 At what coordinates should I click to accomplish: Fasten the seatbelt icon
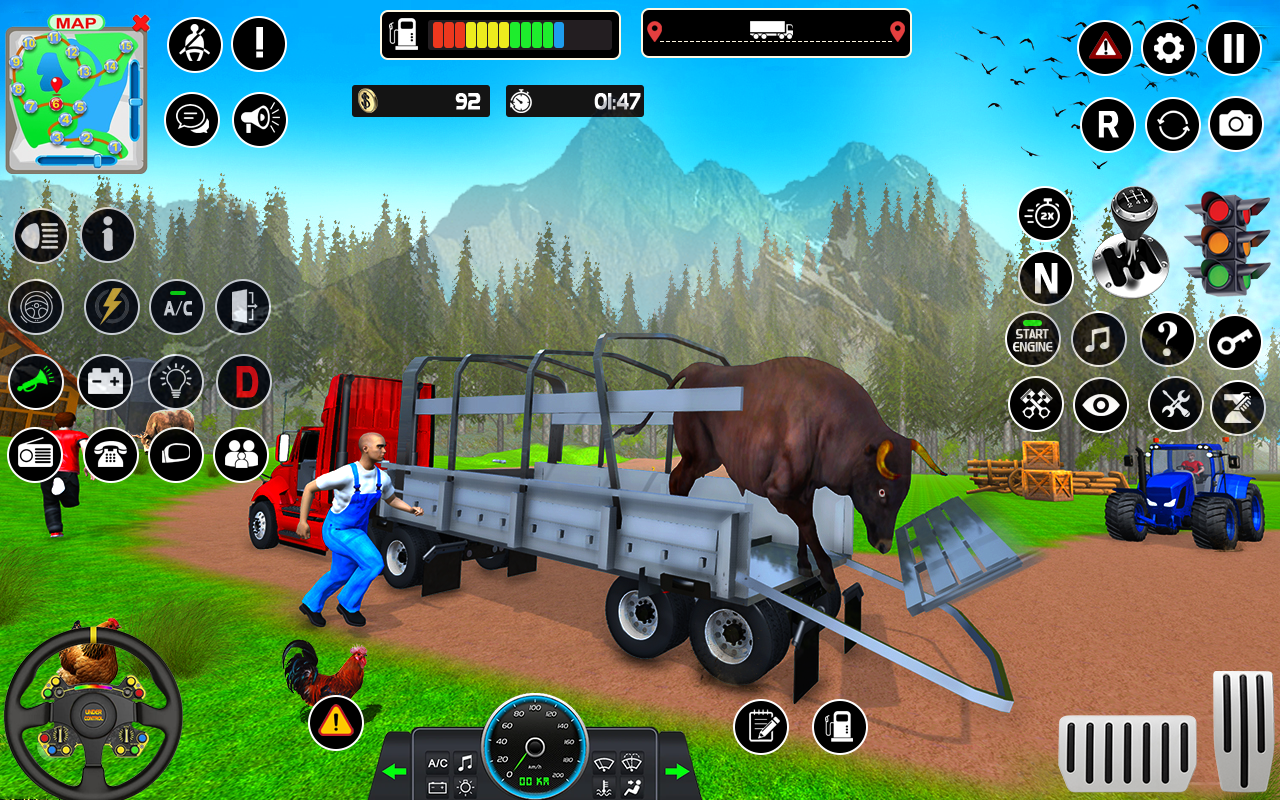tap(194, 44)
